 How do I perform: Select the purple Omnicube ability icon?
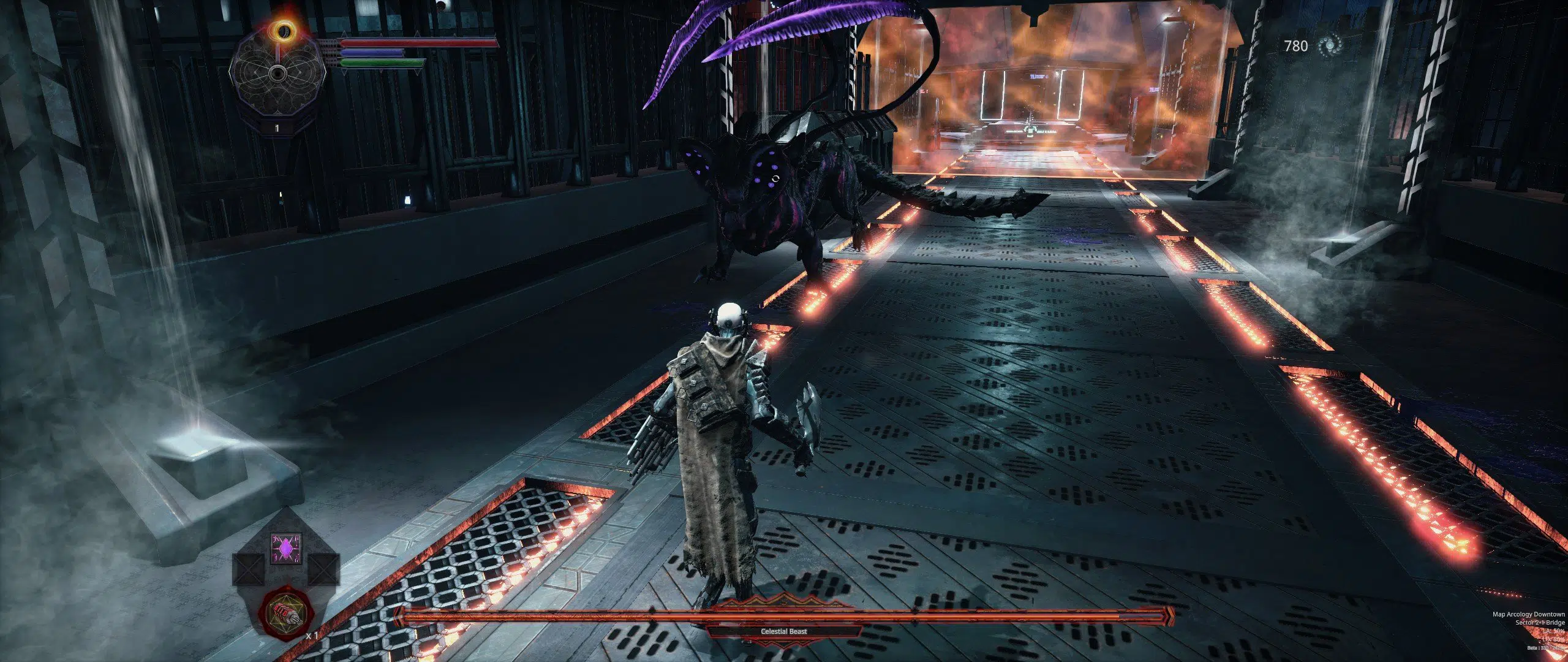tap(285, 549)
